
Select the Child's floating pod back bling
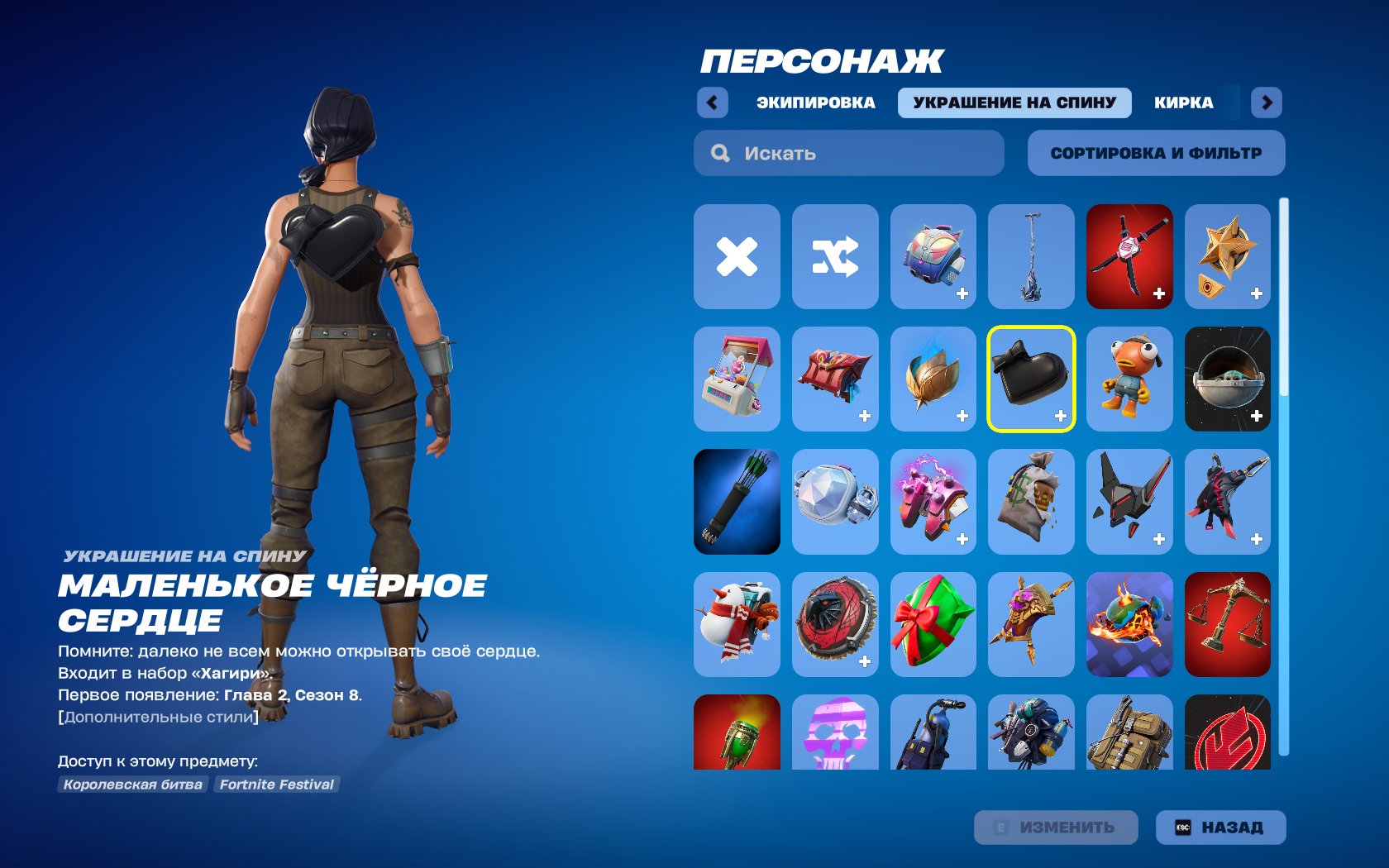point(1227,379)
